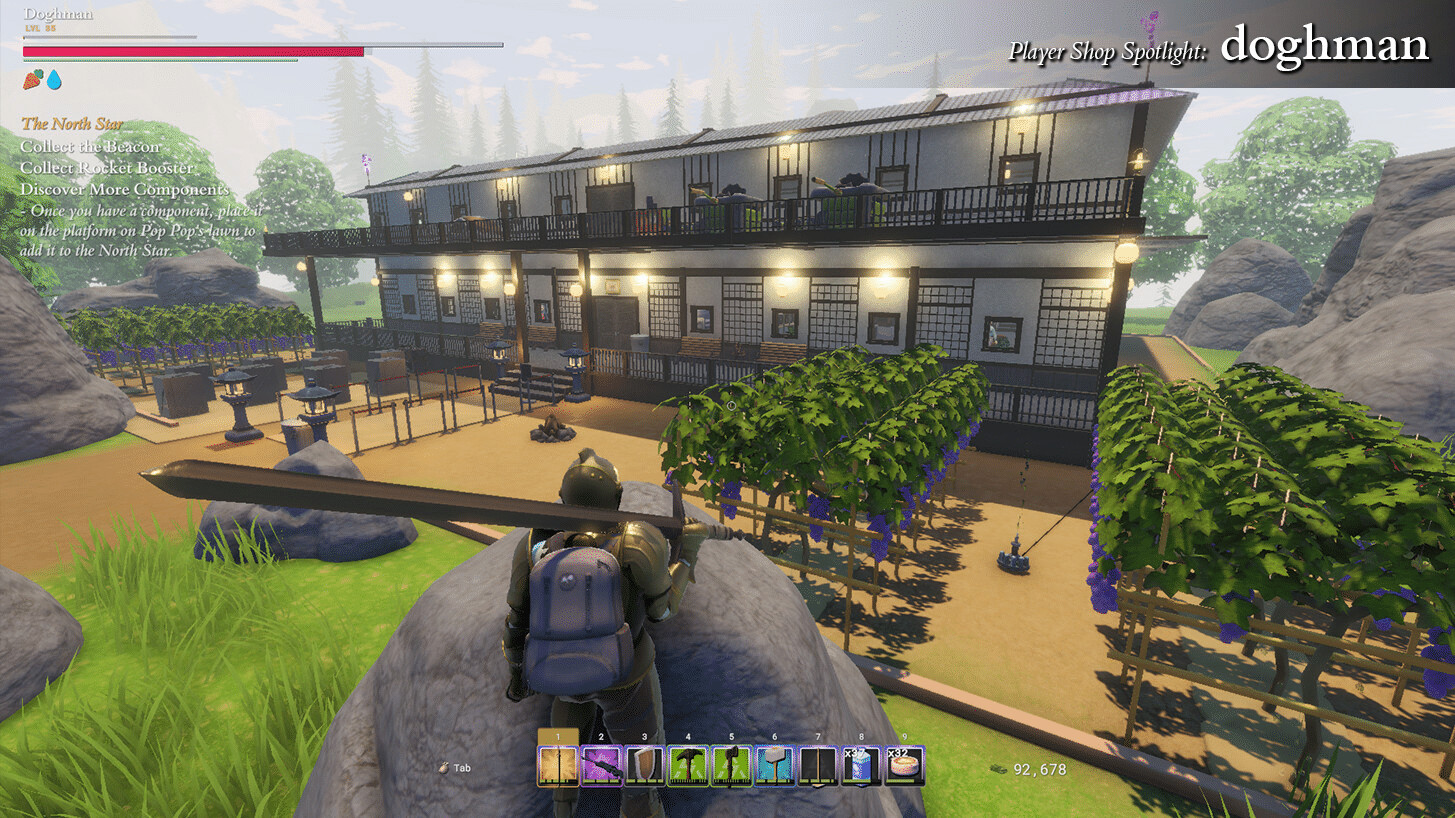
Task: Select the greatsword in hotbar slot 1
Action: click(x=558, y=765)
